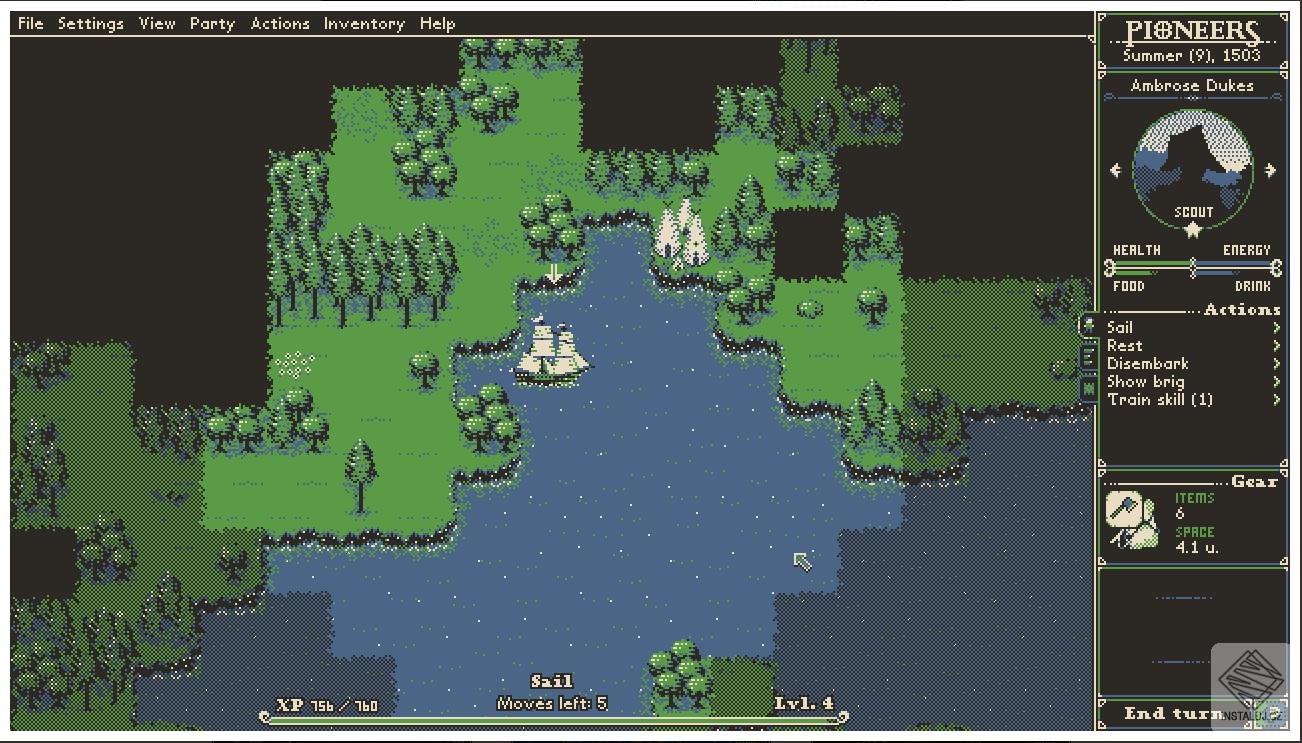
Task: Open the File menu
Action: 31,23
